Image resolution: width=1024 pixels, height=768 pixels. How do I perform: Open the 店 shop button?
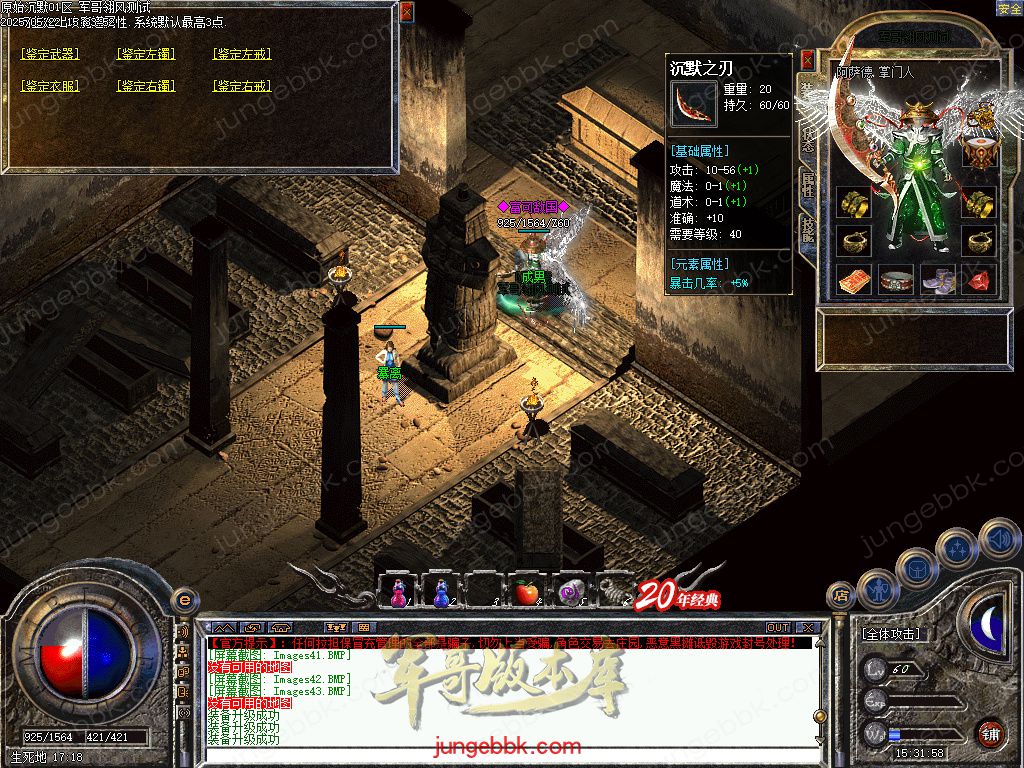coord(841,597)
